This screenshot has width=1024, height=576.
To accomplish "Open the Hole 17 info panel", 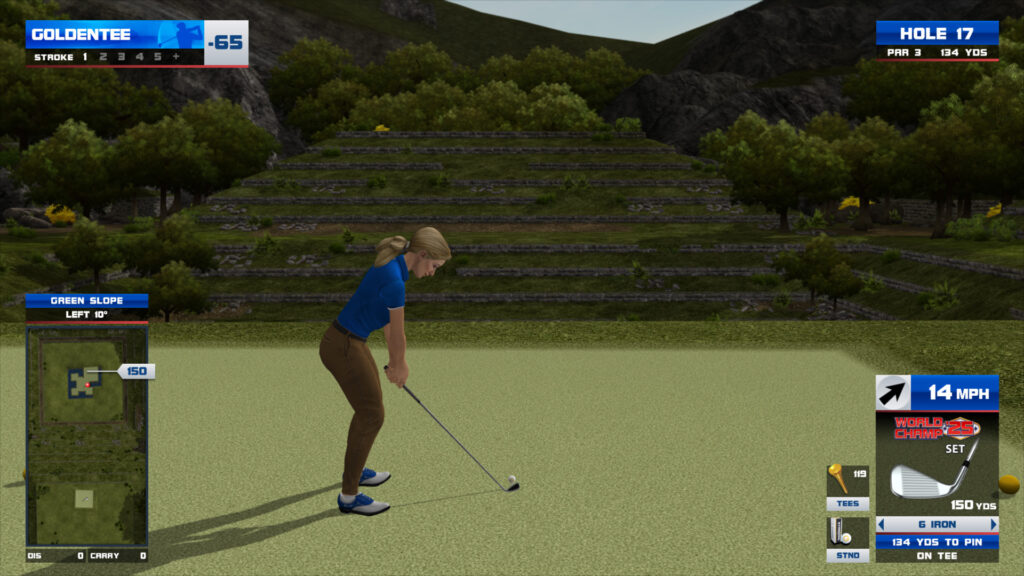I will 937,40.
